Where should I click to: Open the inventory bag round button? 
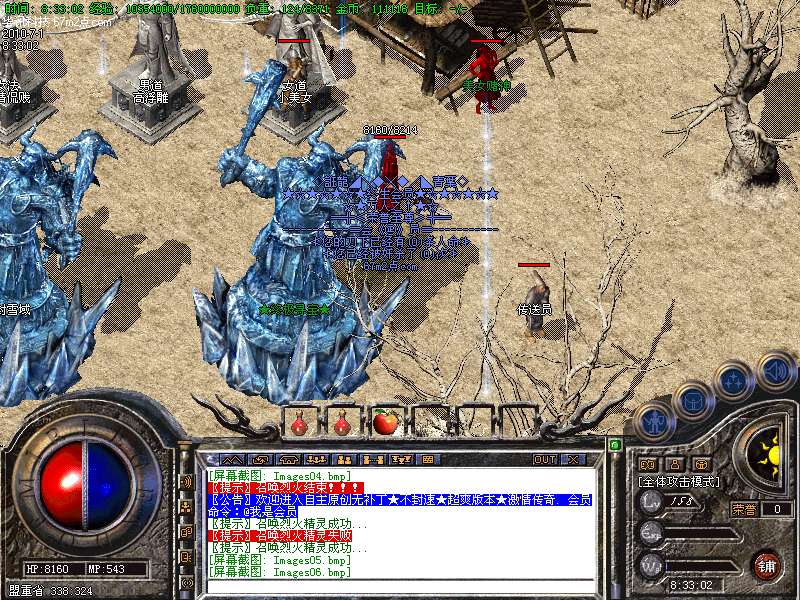tap(691, 401)
